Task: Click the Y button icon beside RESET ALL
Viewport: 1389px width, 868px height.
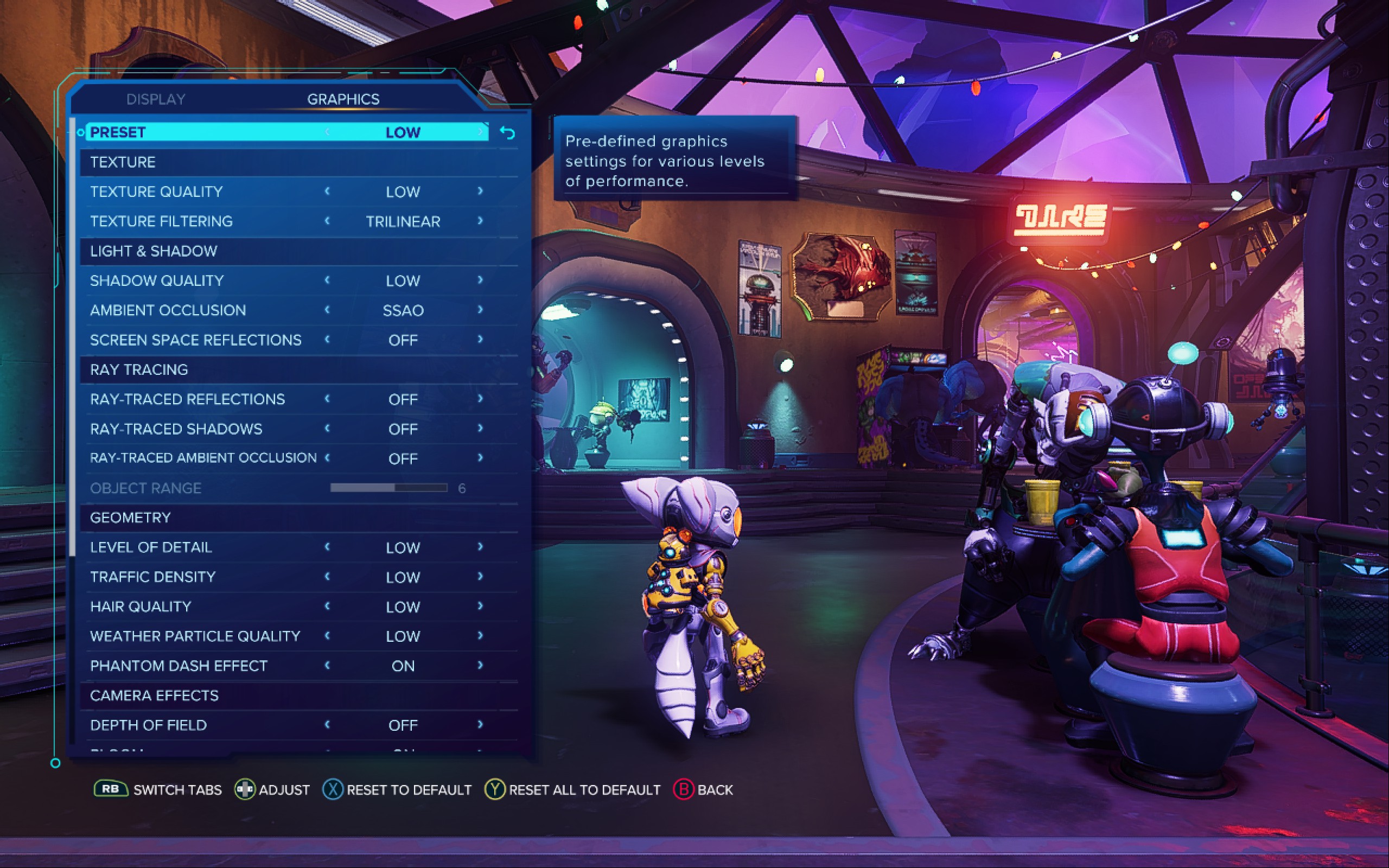Action: point(494,790)
